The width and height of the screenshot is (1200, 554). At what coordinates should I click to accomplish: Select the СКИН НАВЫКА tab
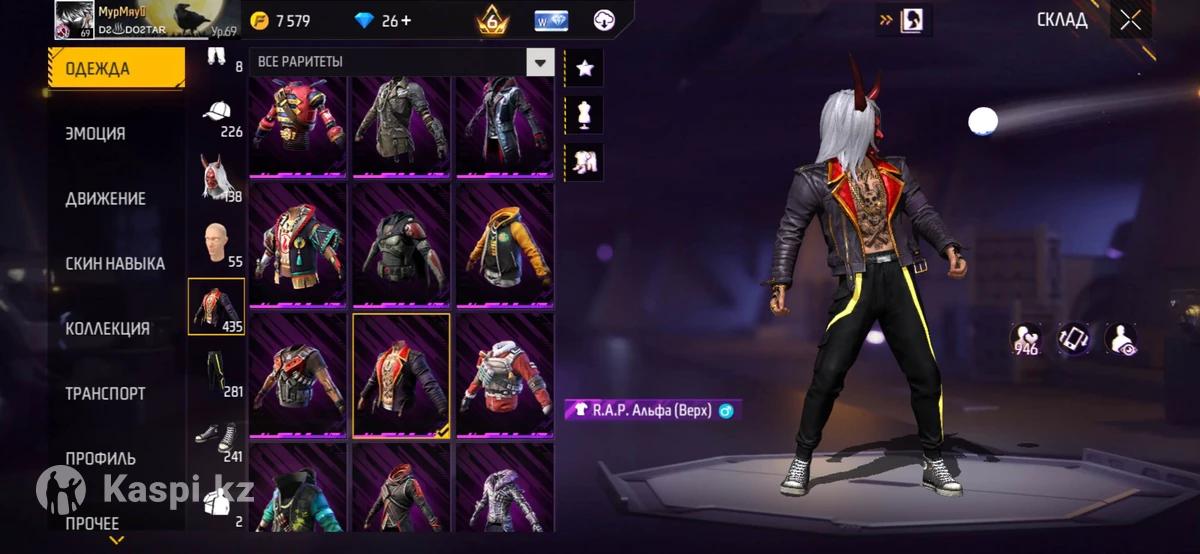point(115,264)
